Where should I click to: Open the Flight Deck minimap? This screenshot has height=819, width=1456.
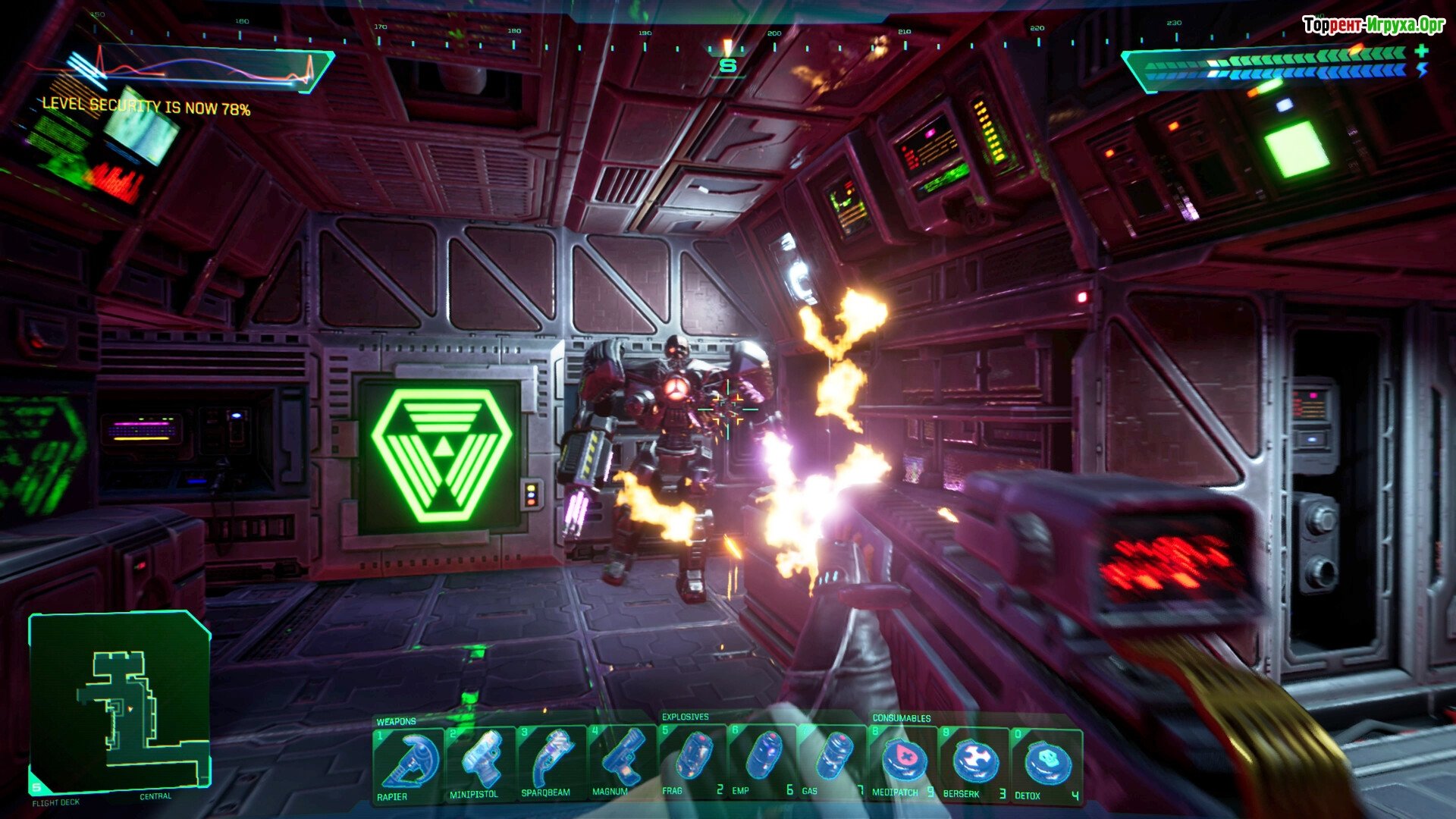(x=120, y=703)
